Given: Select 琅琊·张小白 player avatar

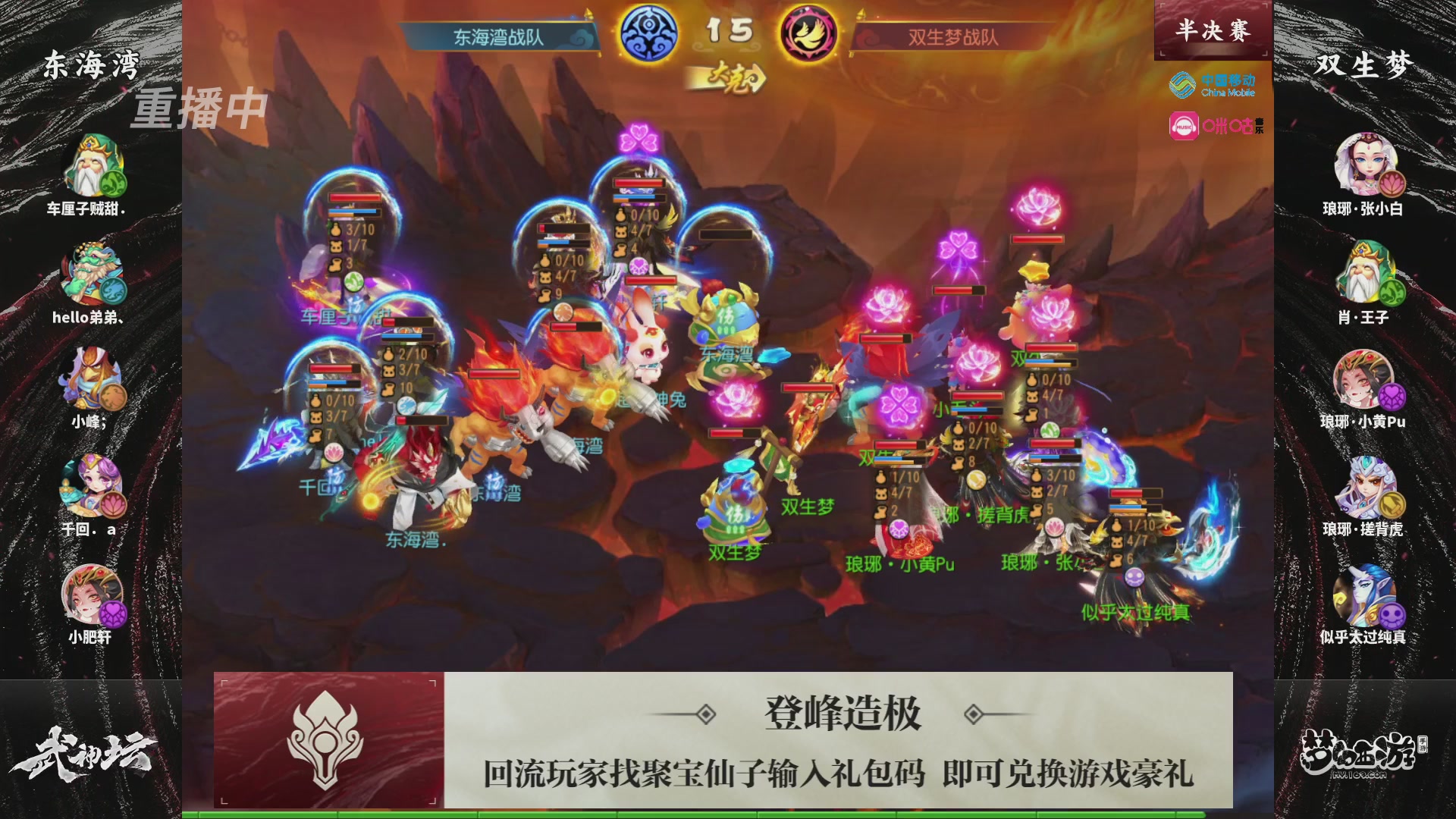Looking at the screenshot, I should point(1365,163).
